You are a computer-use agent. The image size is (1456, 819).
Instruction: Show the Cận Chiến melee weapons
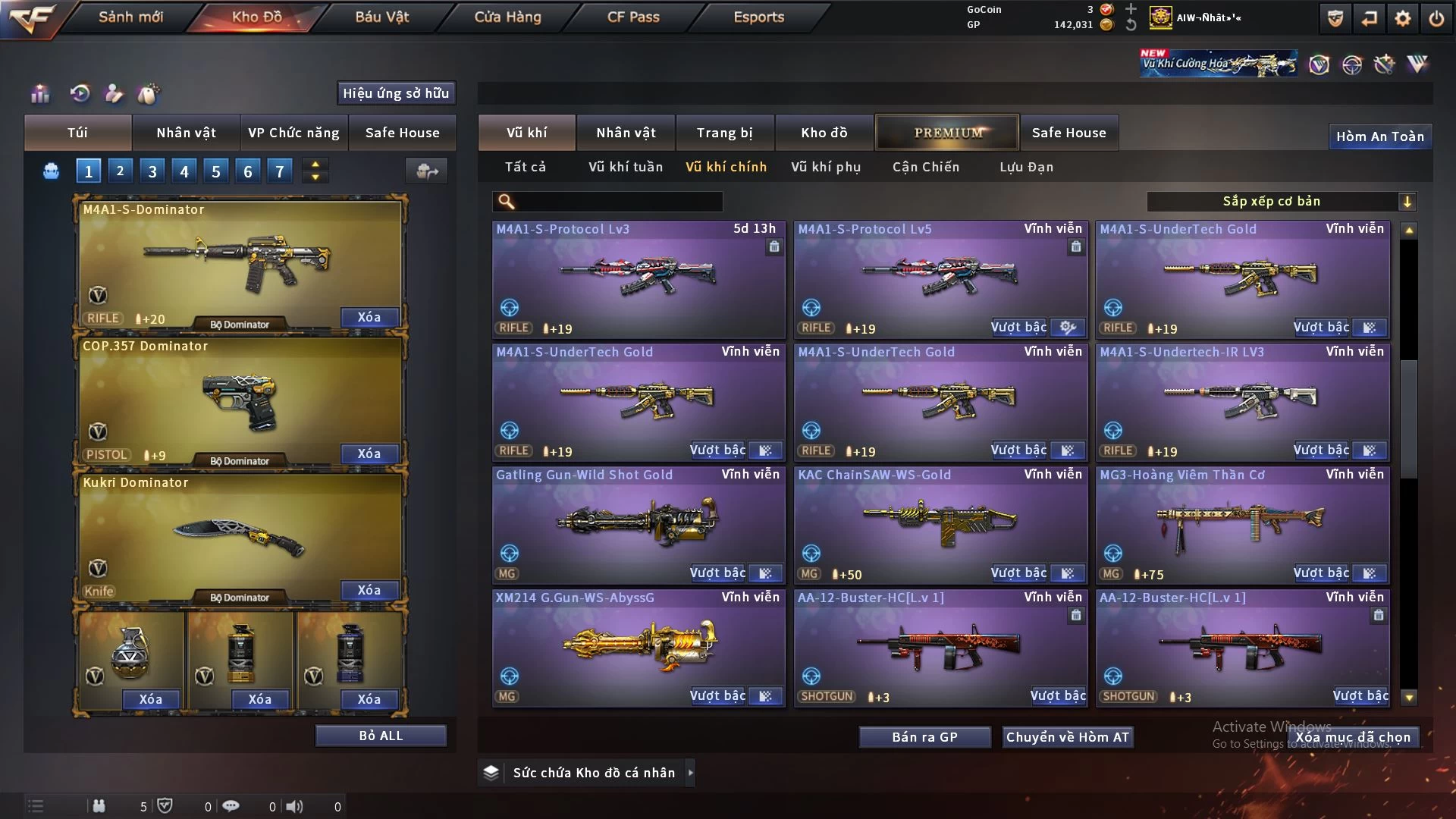pos(926,167)
